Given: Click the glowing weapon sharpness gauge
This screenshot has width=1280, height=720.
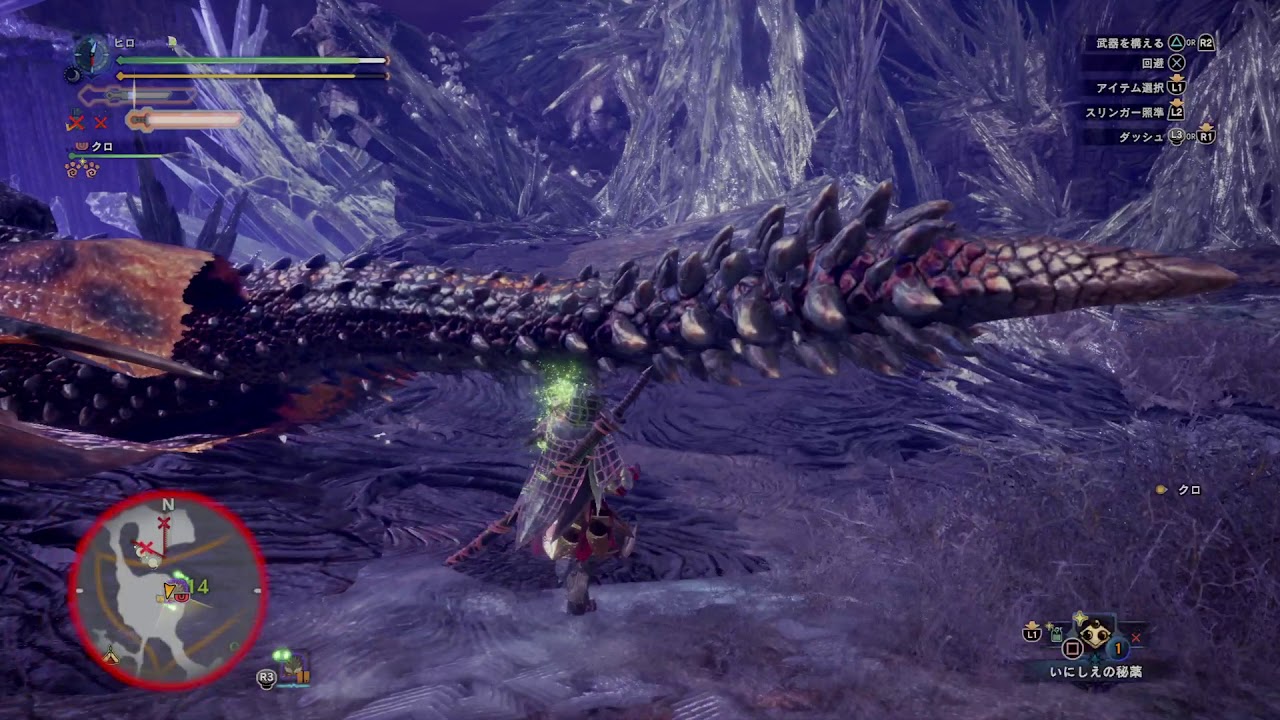Looking at the screenshot, I should [x=186, y=120].
